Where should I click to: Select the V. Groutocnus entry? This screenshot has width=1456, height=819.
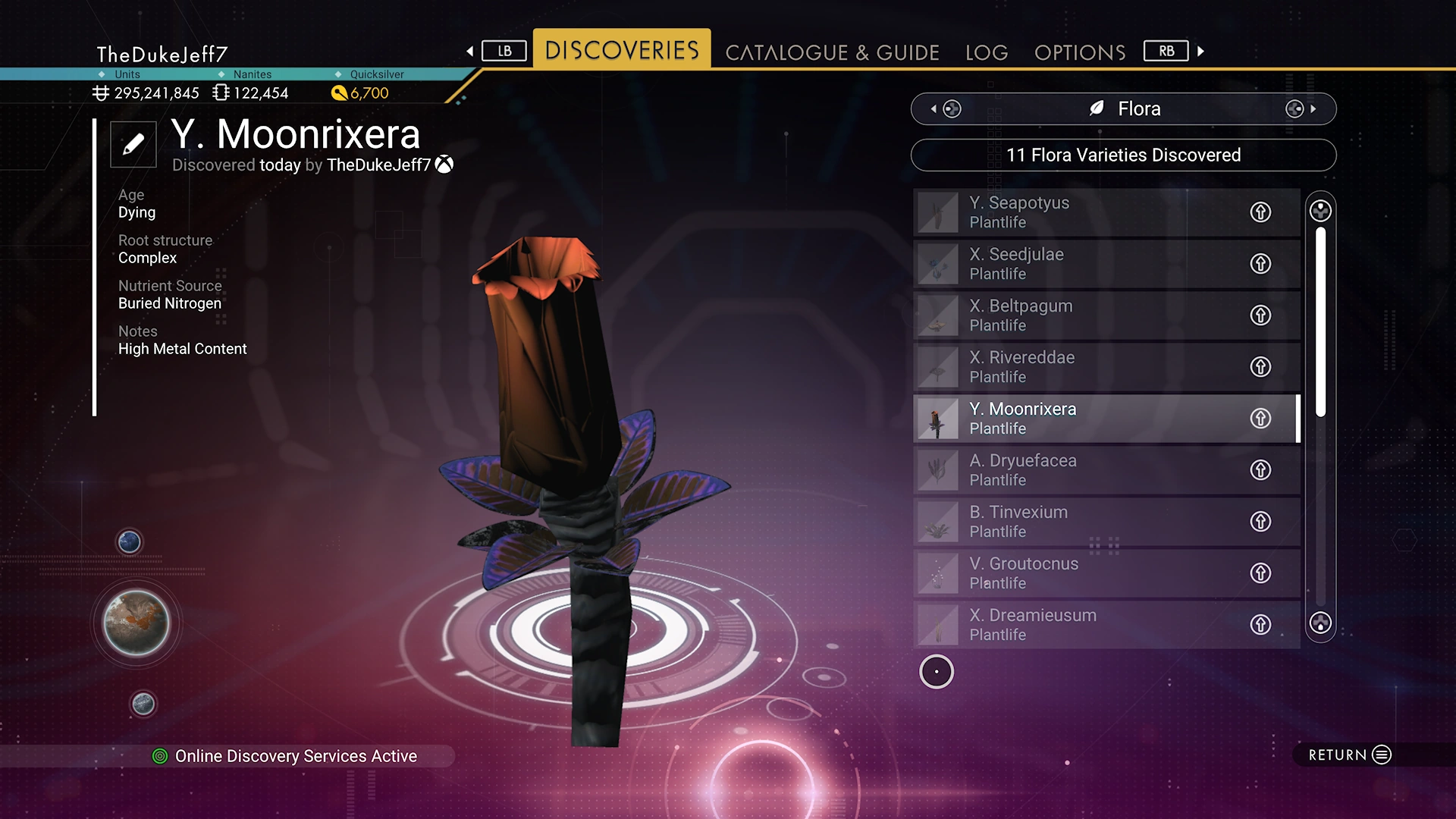tap(1077, 573)
